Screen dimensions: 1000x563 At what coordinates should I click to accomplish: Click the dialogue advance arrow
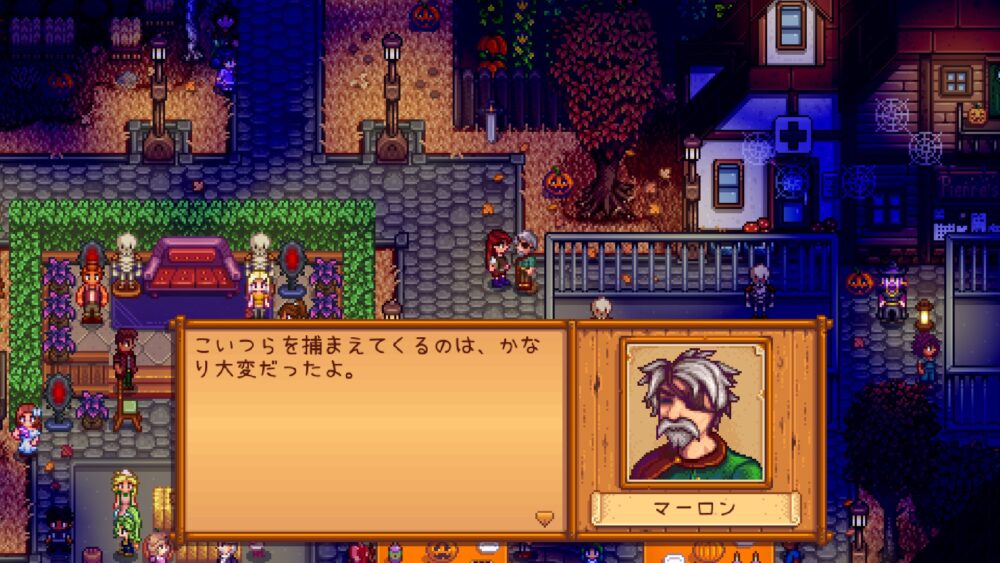click(544, 518)
